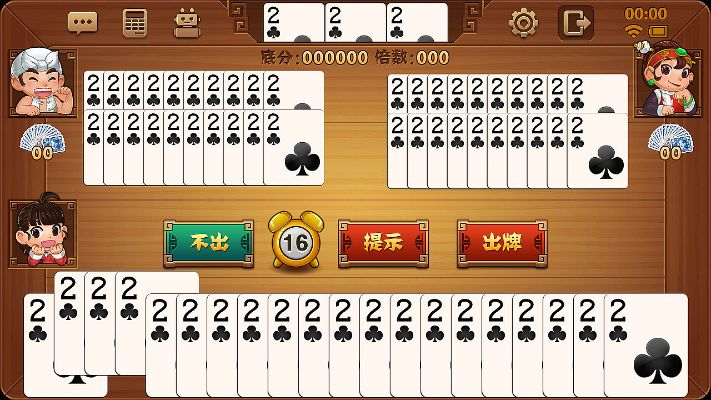Get a hint with 提示 button

point(383,242)
